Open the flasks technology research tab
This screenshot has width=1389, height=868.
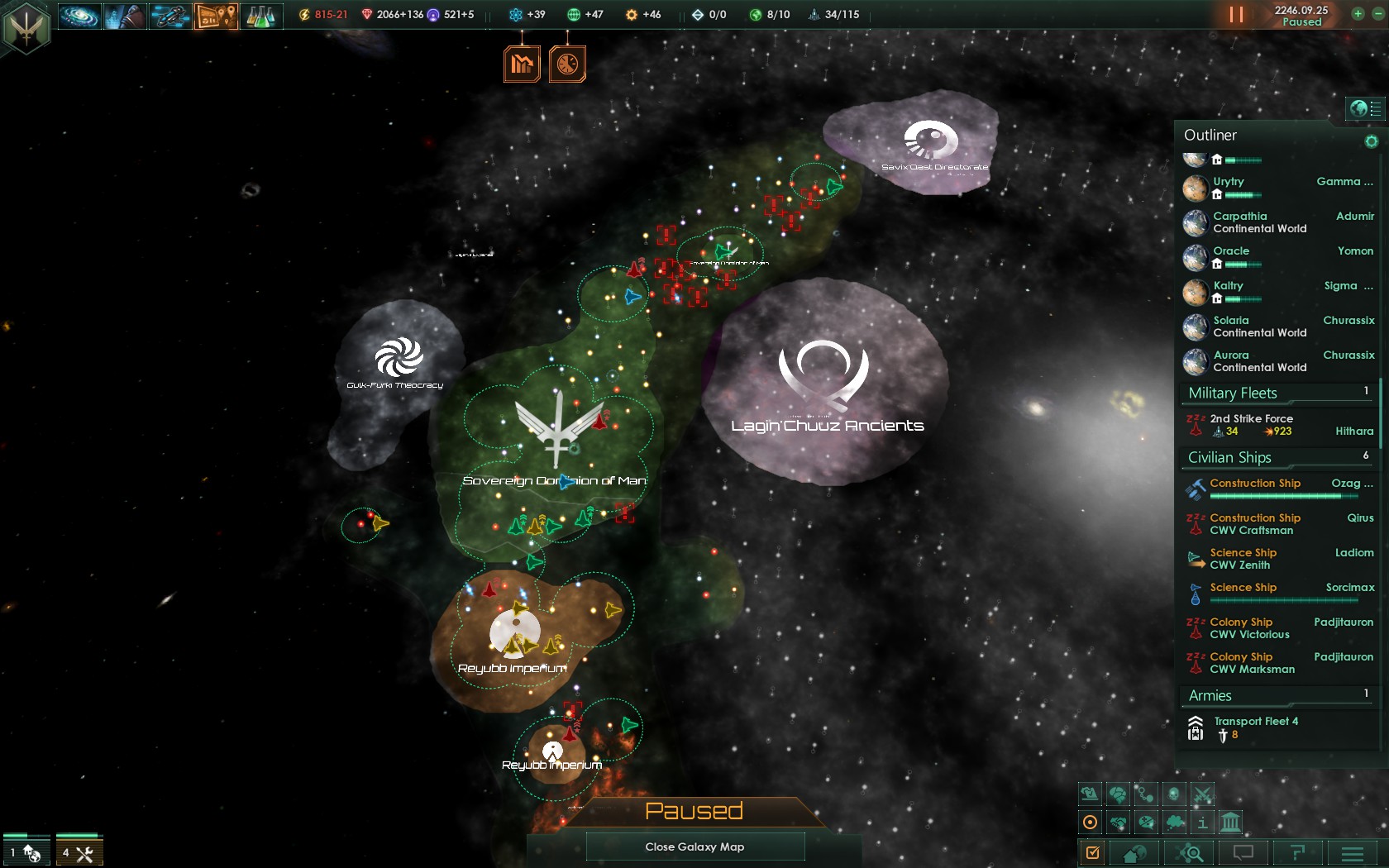pyautogui.click(x=260, y=15)
